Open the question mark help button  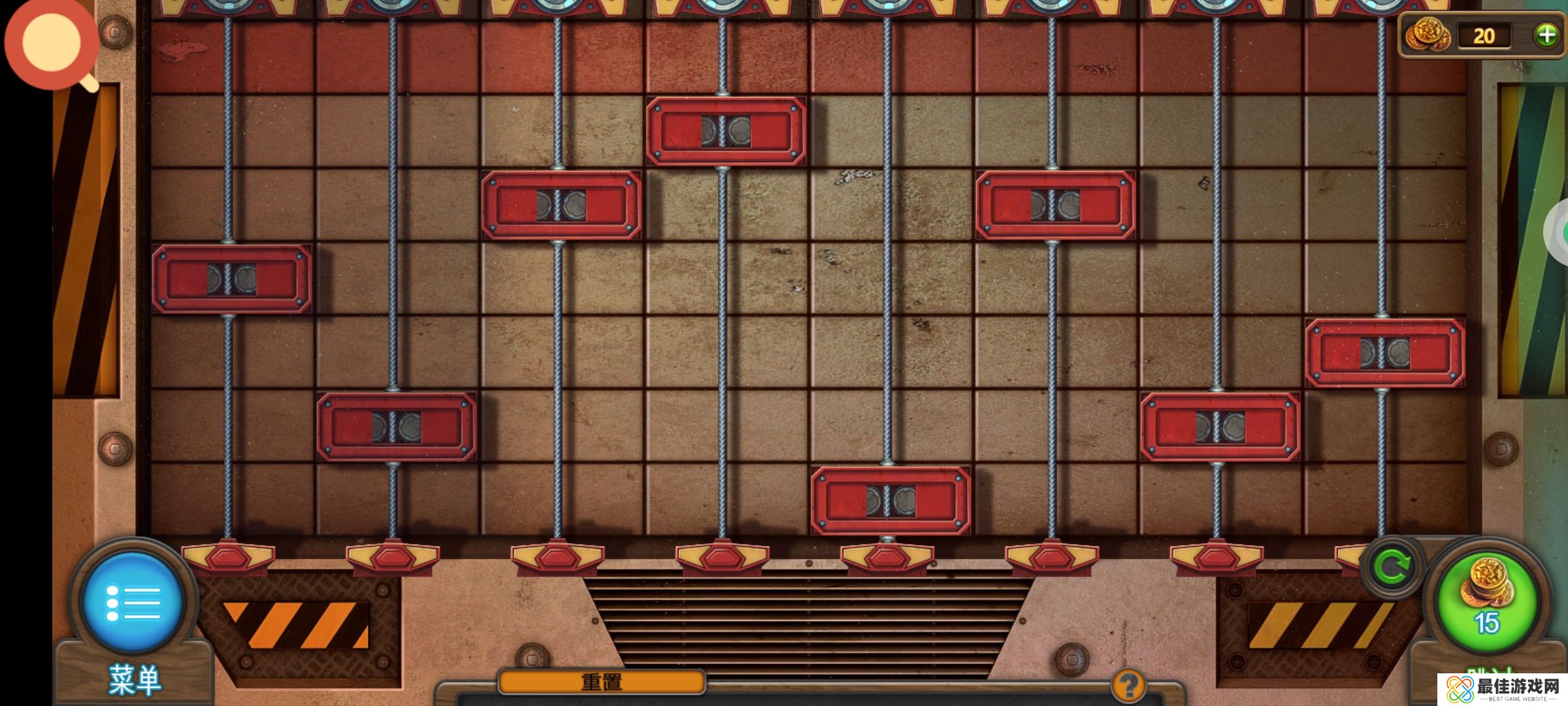1128,686
